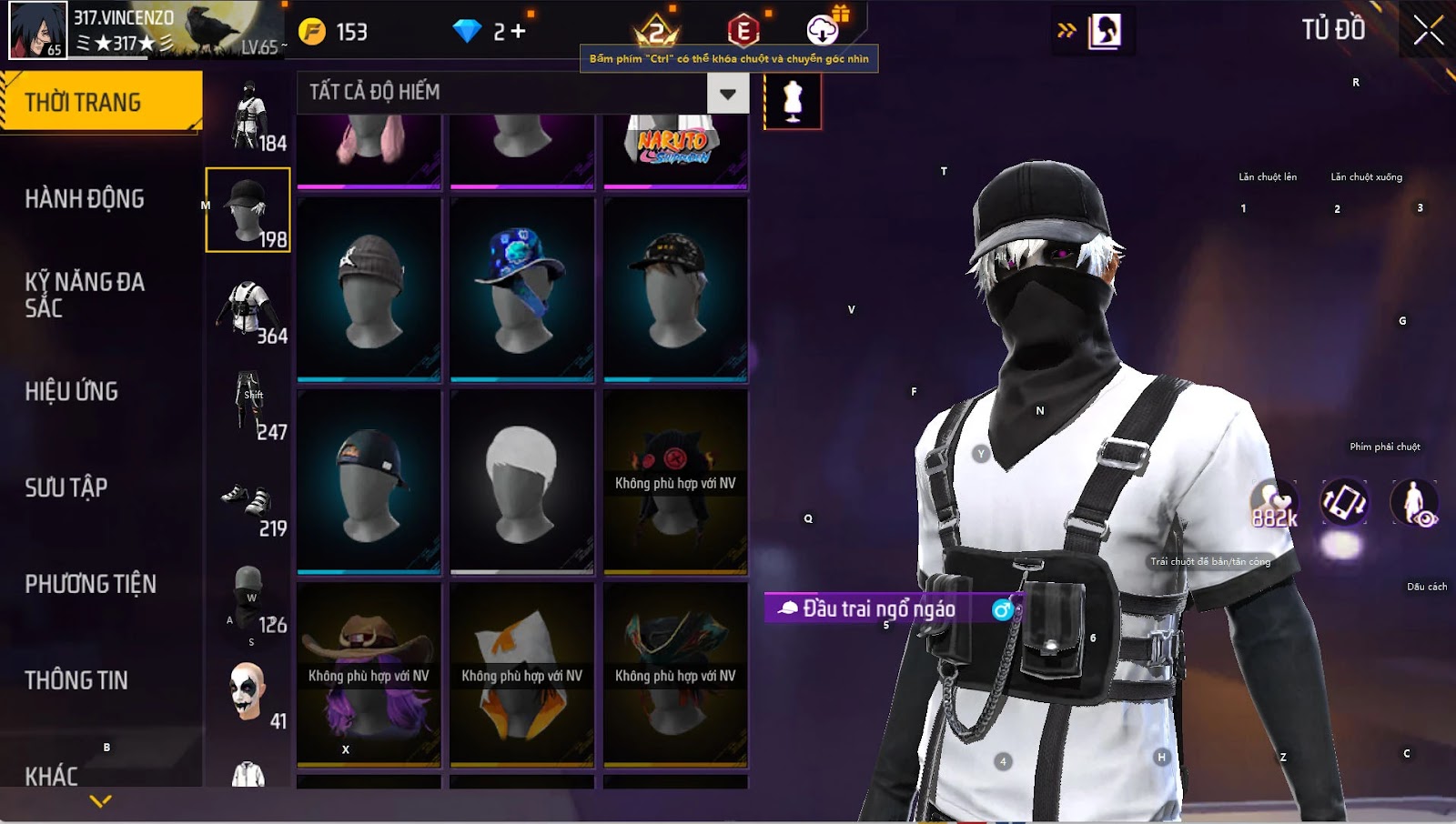1456x824 pixels.
Task: Show the Thông Tin tab
Action: coord(76,680)
